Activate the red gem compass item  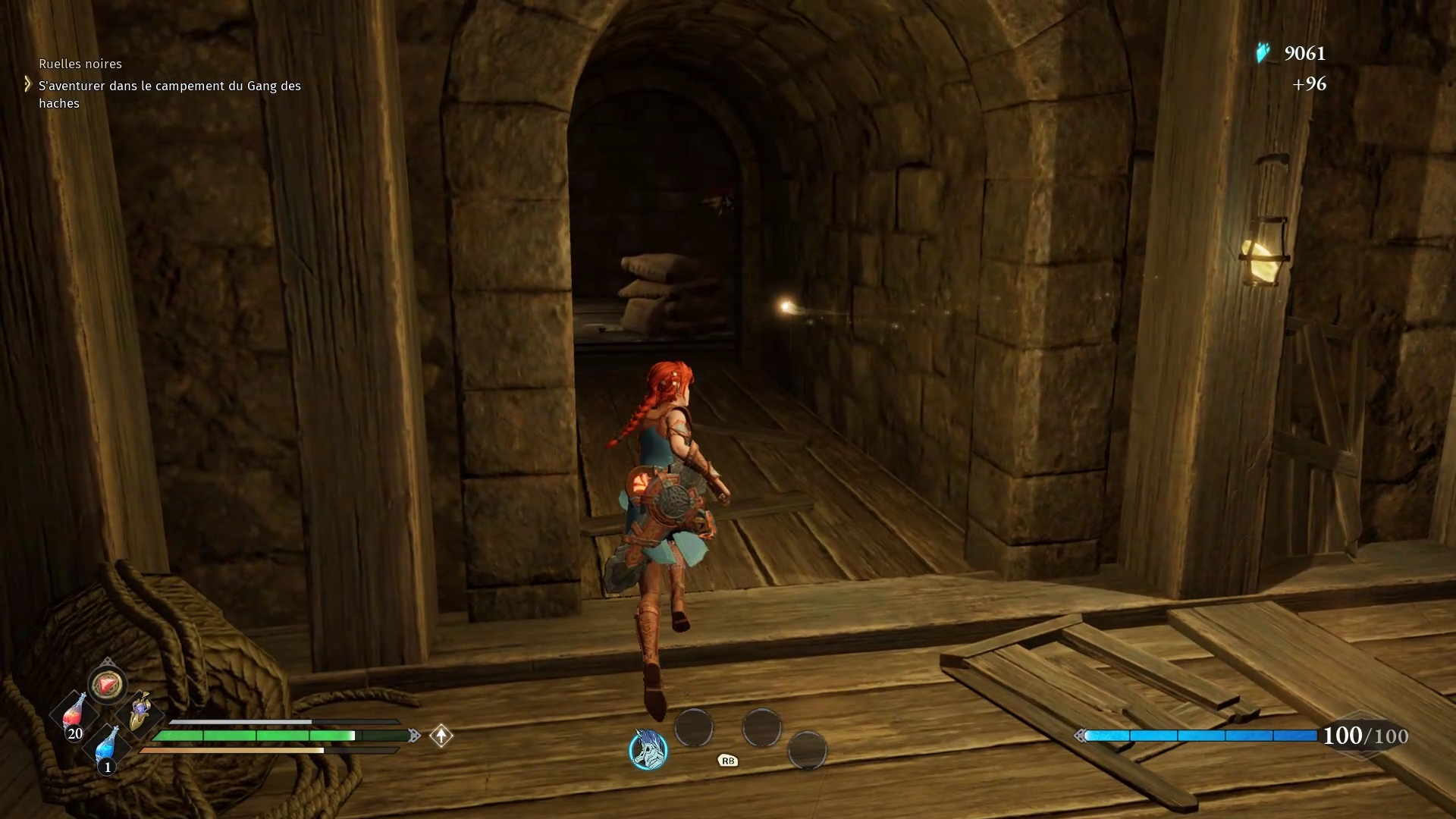pos(106,685)
